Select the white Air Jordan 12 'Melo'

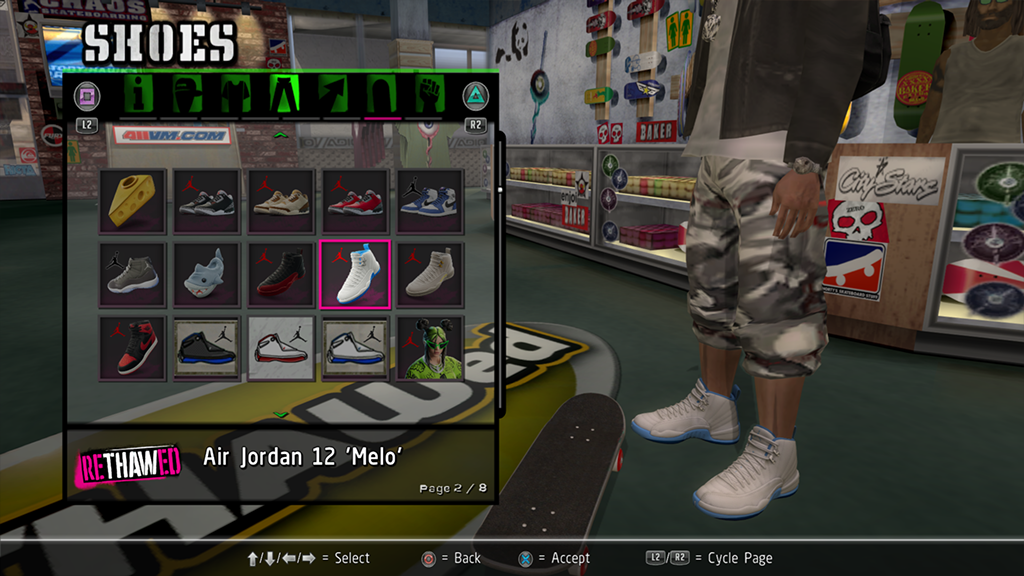(355, 273)
